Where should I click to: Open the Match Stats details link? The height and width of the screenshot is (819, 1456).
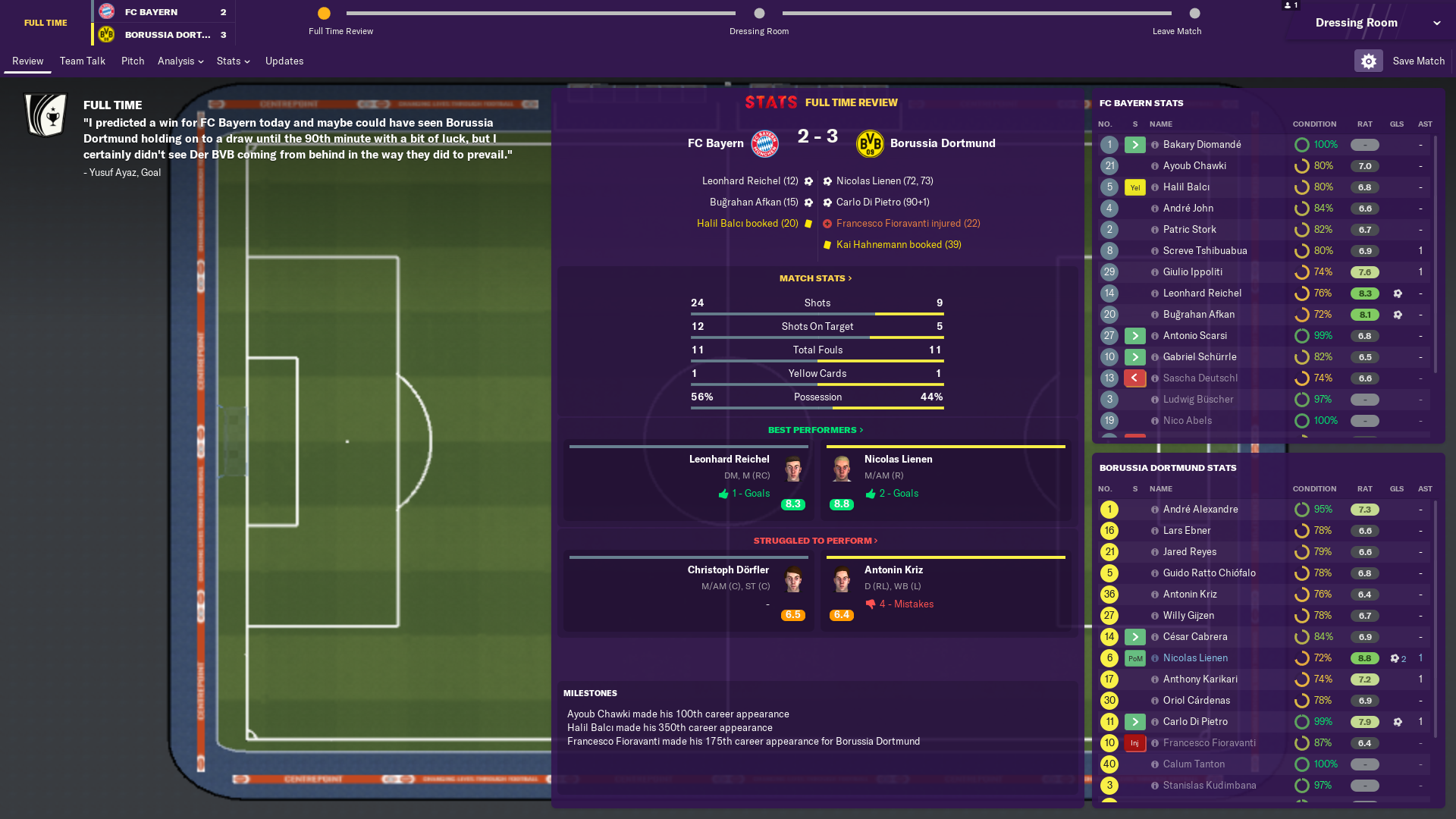(x=815, y=278)
